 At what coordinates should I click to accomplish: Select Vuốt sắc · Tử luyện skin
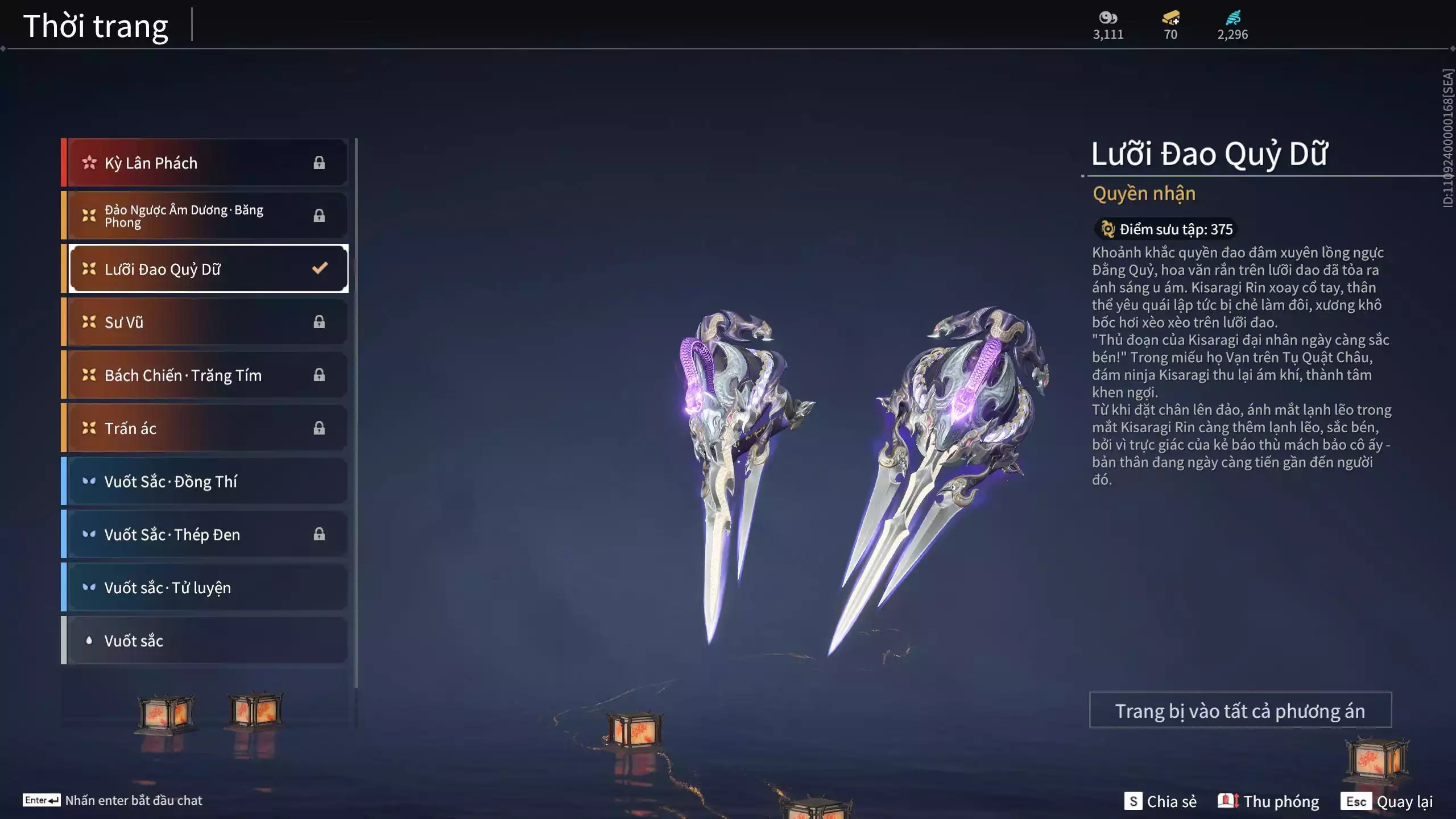pyautogui.click(x=206, y=587)
